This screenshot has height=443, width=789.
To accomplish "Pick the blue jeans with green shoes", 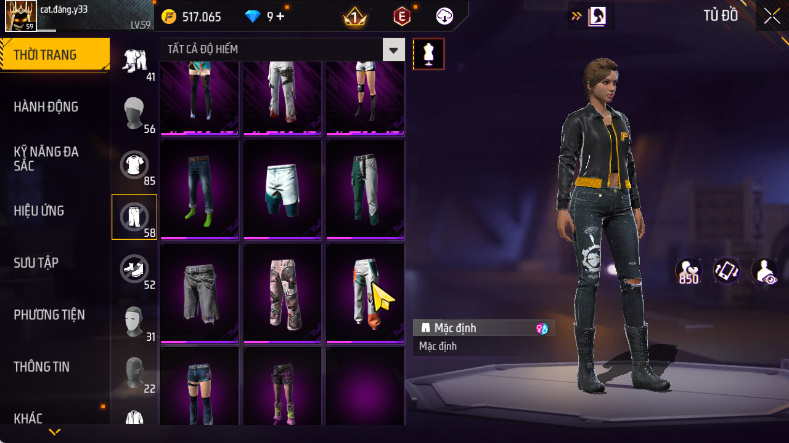I will (x=199, y=187).
